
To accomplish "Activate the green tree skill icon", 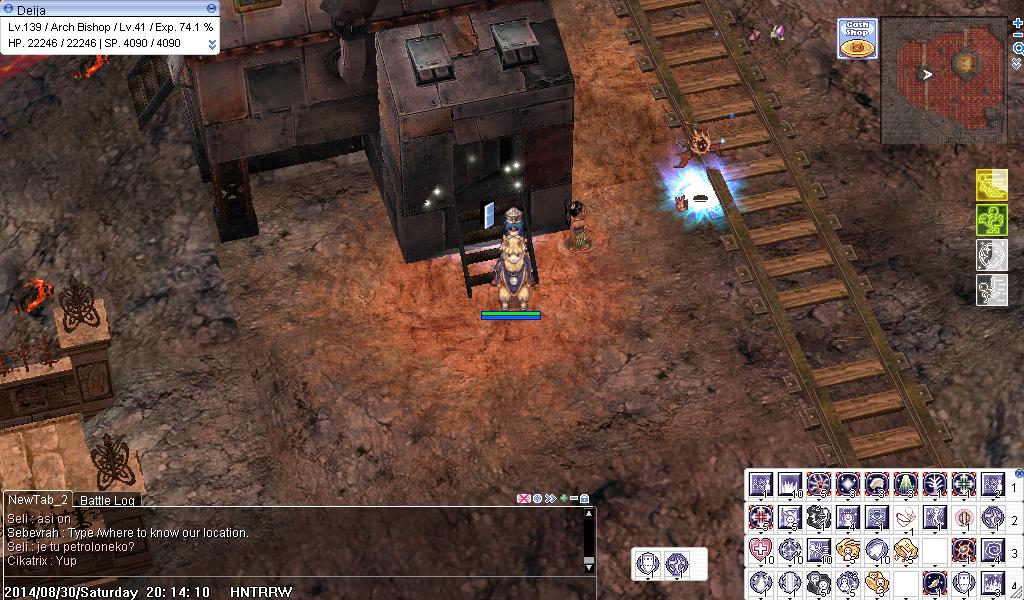I will click(x=906, y=485).
